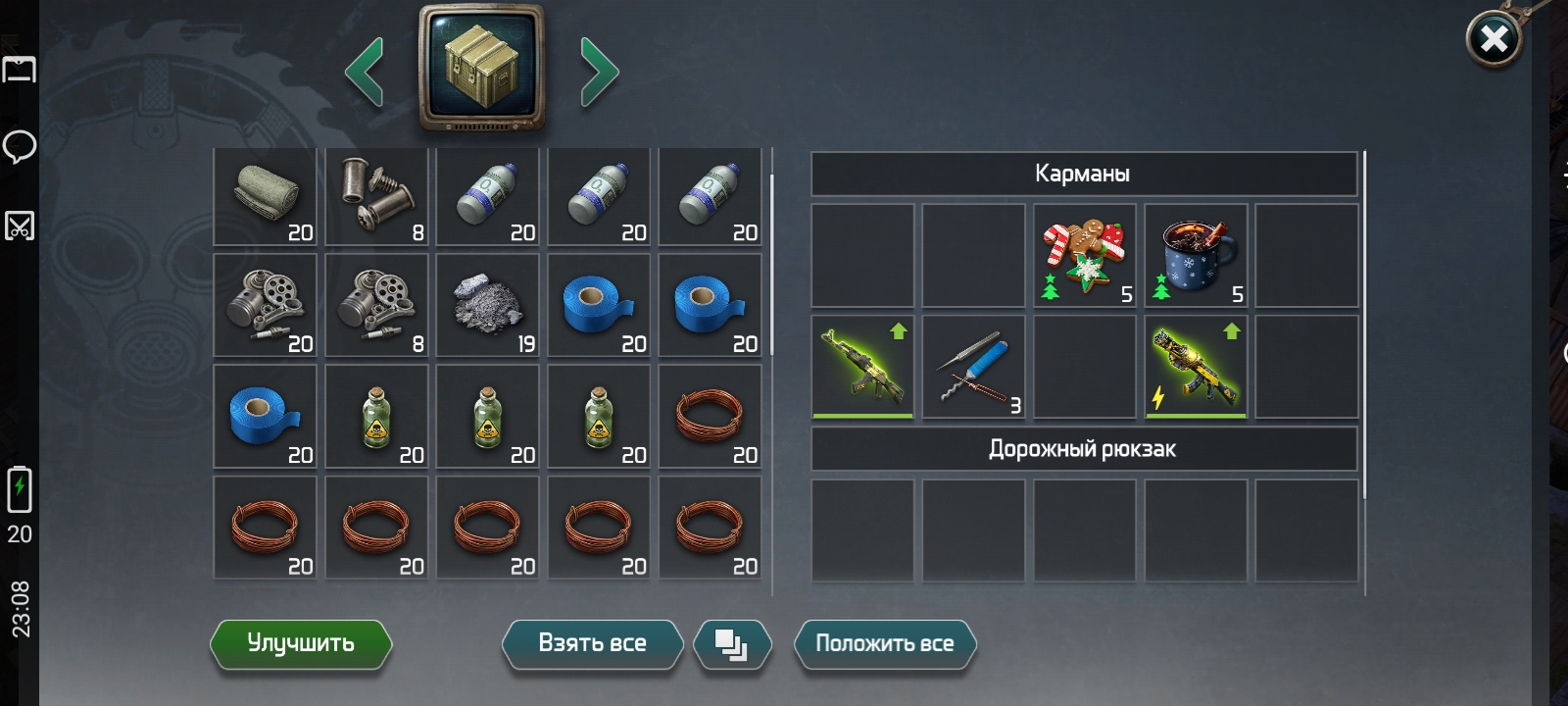Select the engine parts stack of eight

click(x=377, y=307)
